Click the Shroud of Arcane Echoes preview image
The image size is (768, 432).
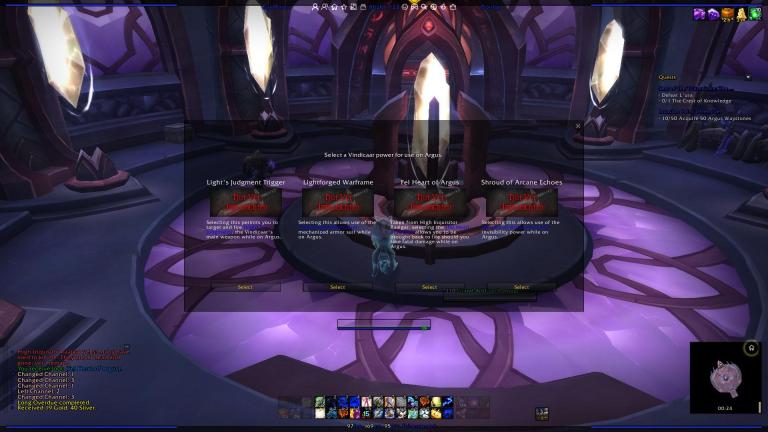coord(521,203)
